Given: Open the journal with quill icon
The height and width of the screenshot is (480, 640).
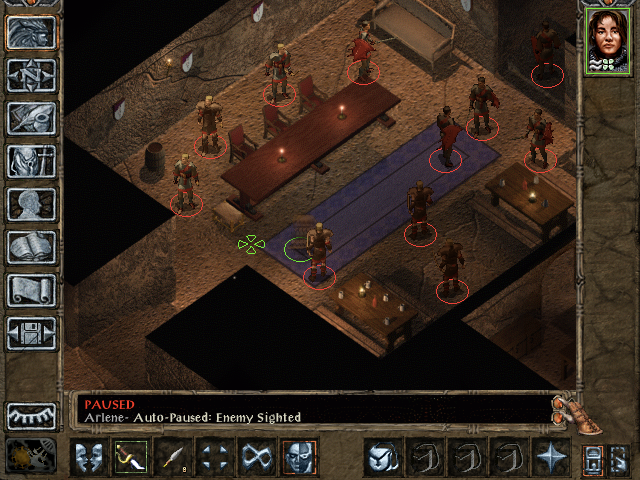Looking at the screenshot, I should pyautogui.click(x=32, y=118).
